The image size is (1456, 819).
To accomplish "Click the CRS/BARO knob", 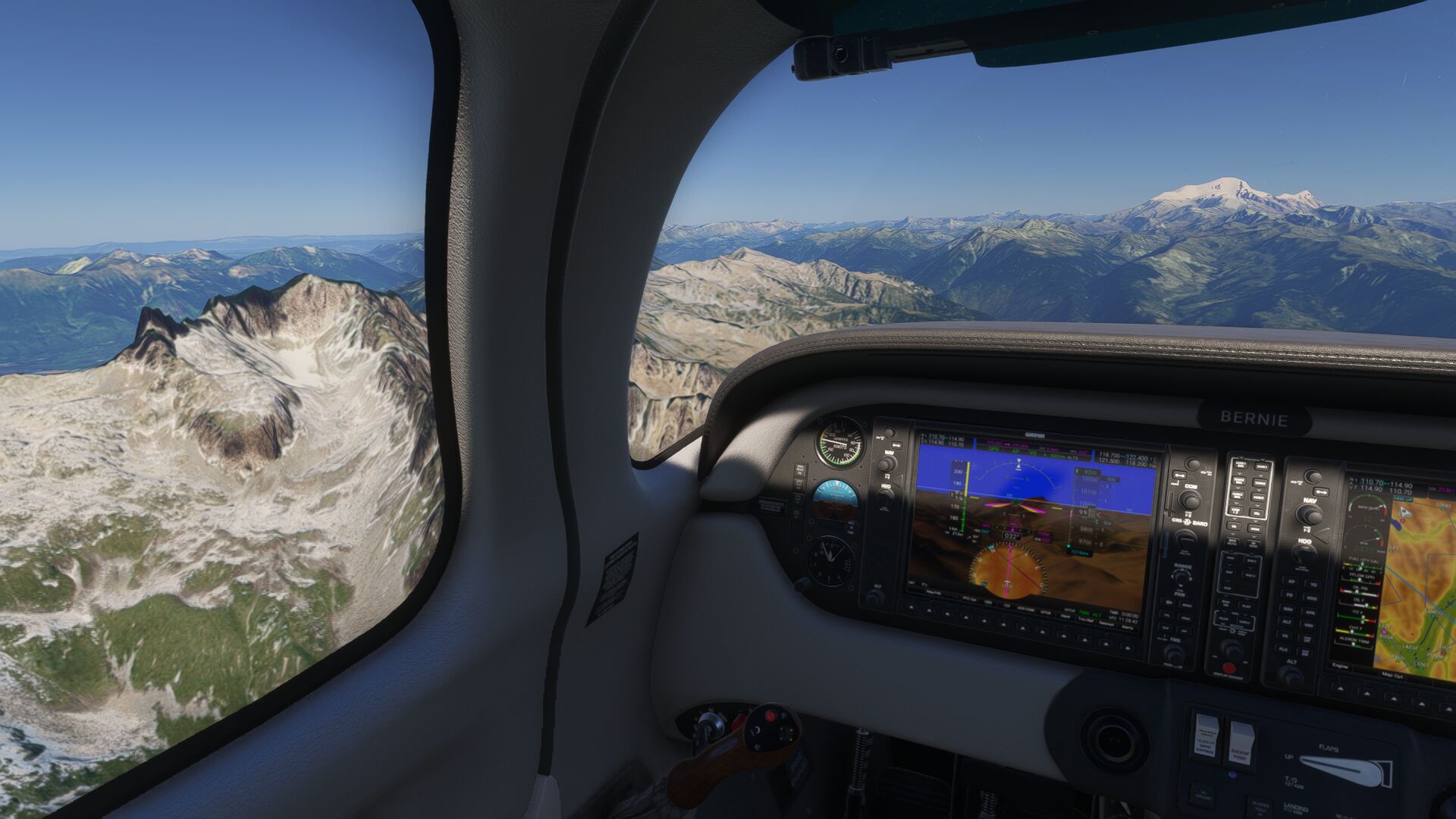I will click(1185, 538).
